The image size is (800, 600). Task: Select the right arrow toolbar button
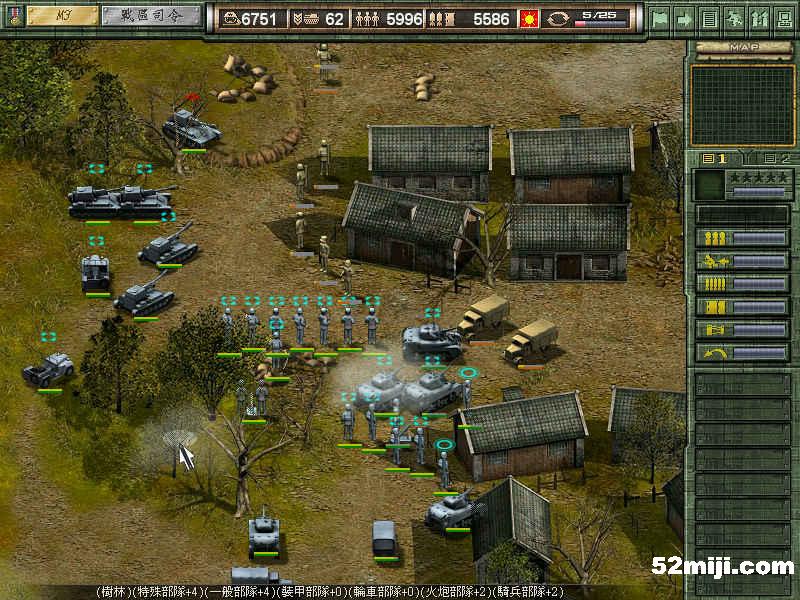point(684,18)
